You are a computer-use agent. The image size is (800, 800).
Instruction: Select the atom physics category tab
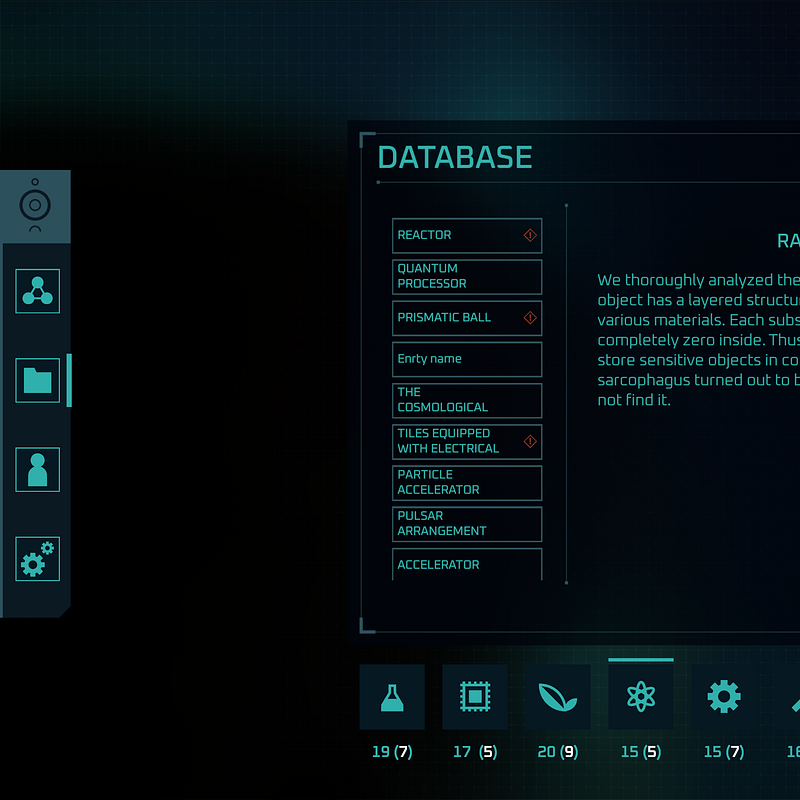[641, 697]
